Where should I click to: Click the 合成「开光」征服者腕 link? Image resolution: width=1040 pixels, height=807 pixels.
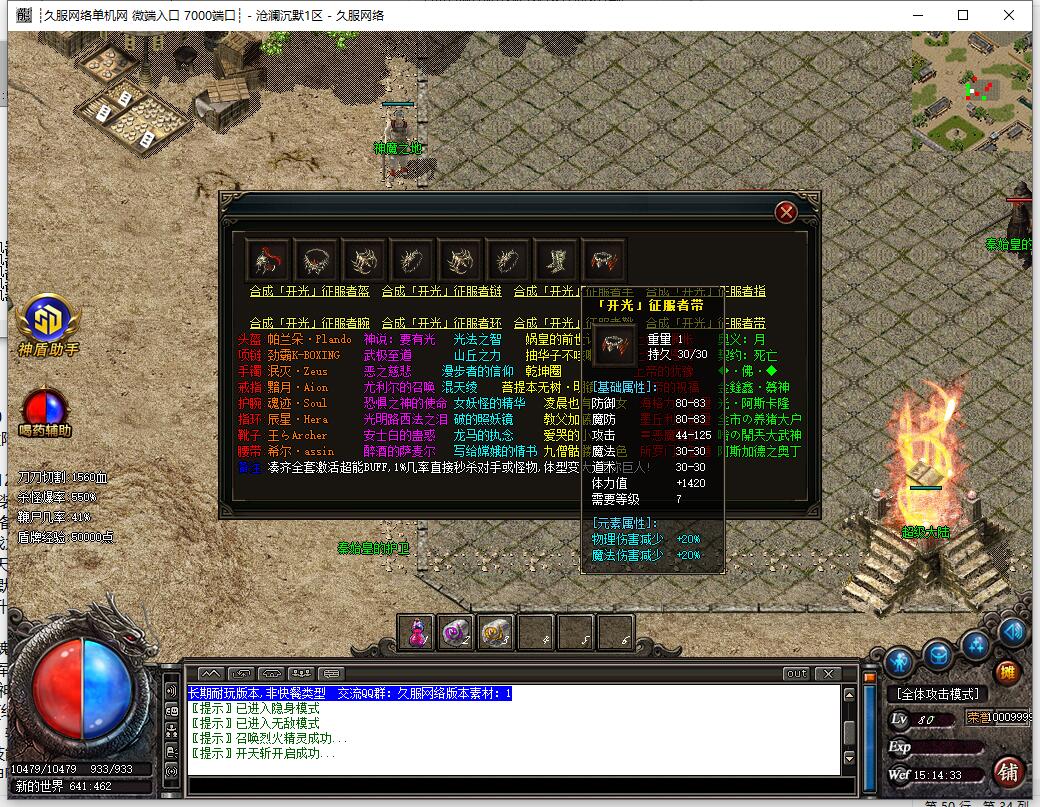309,323
